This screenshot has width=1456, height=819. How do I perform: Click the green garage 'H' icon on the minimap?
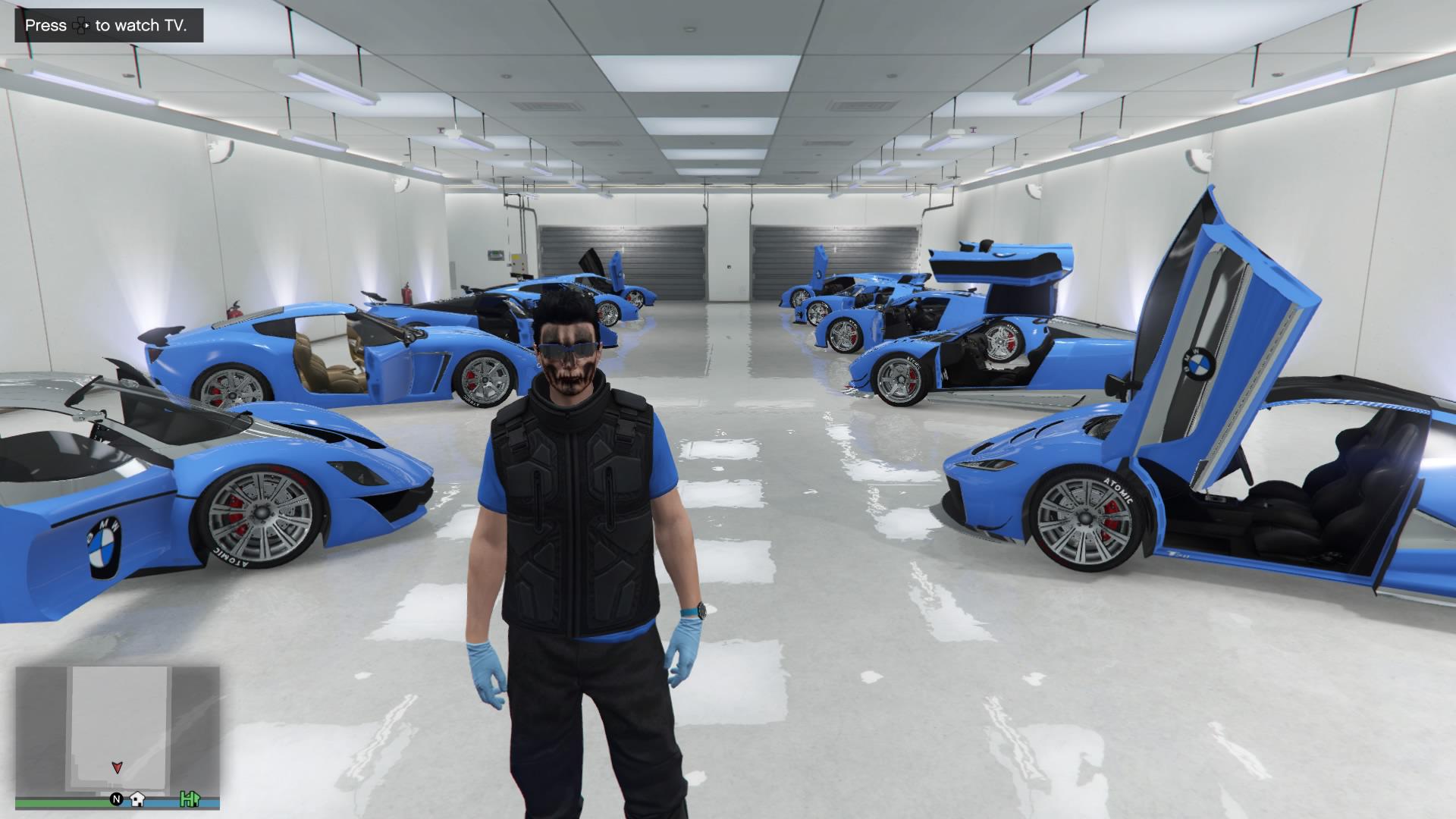click(x=188, y=799)
